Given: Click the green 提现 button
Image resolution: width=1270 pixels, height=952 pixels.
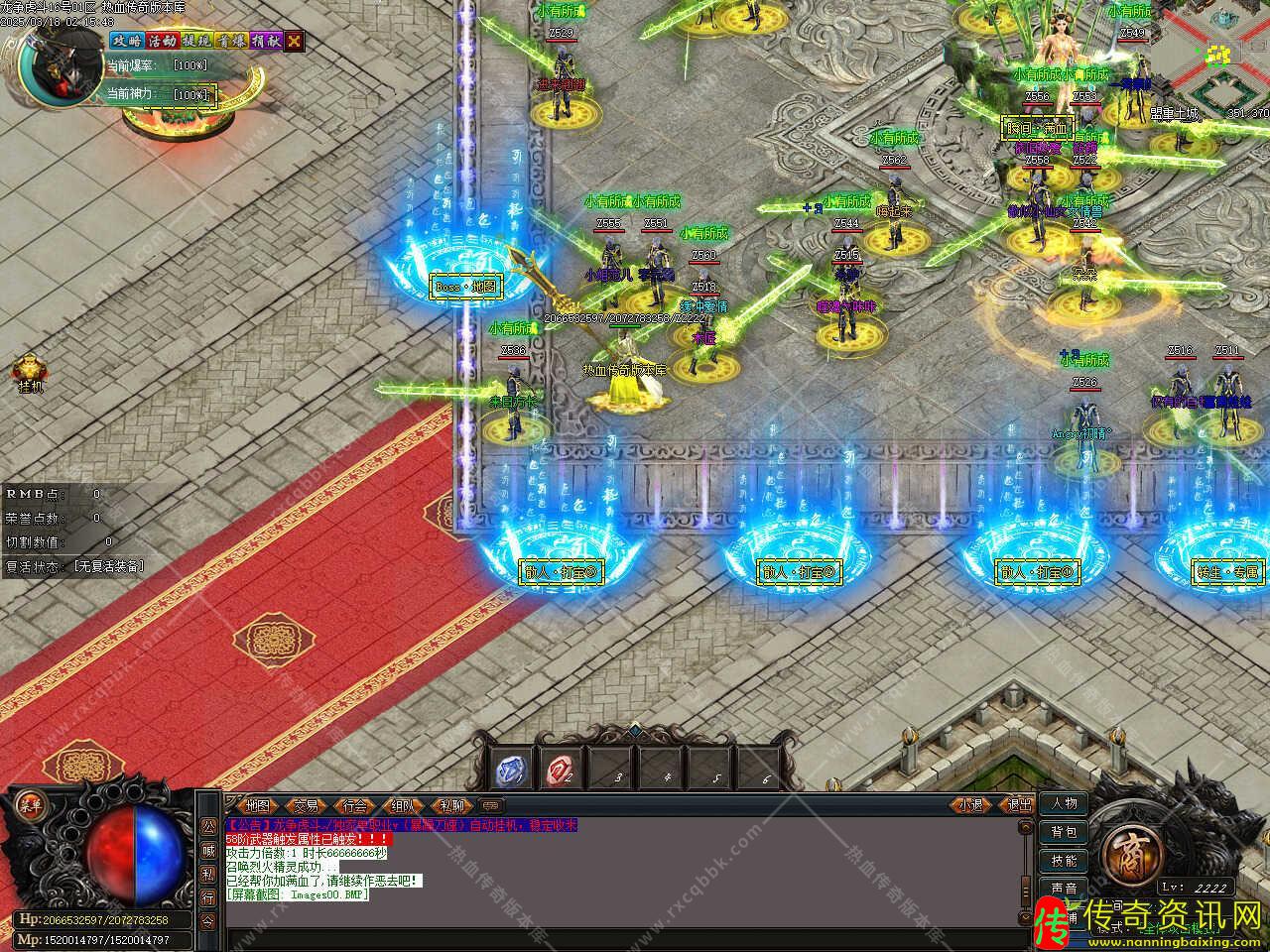Looking at the screenshot, I should pyautogui.click(x=196, y=41).
